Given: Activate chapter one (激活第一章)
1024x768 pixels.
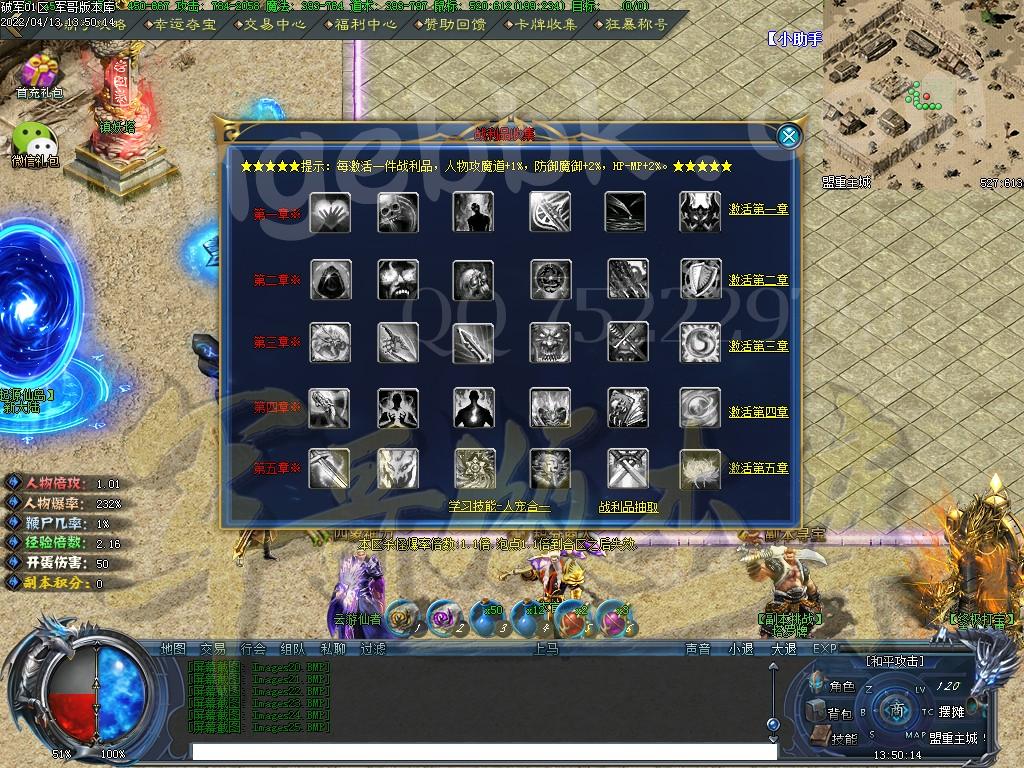Looking at the screenshot, I should pos(758,210).
